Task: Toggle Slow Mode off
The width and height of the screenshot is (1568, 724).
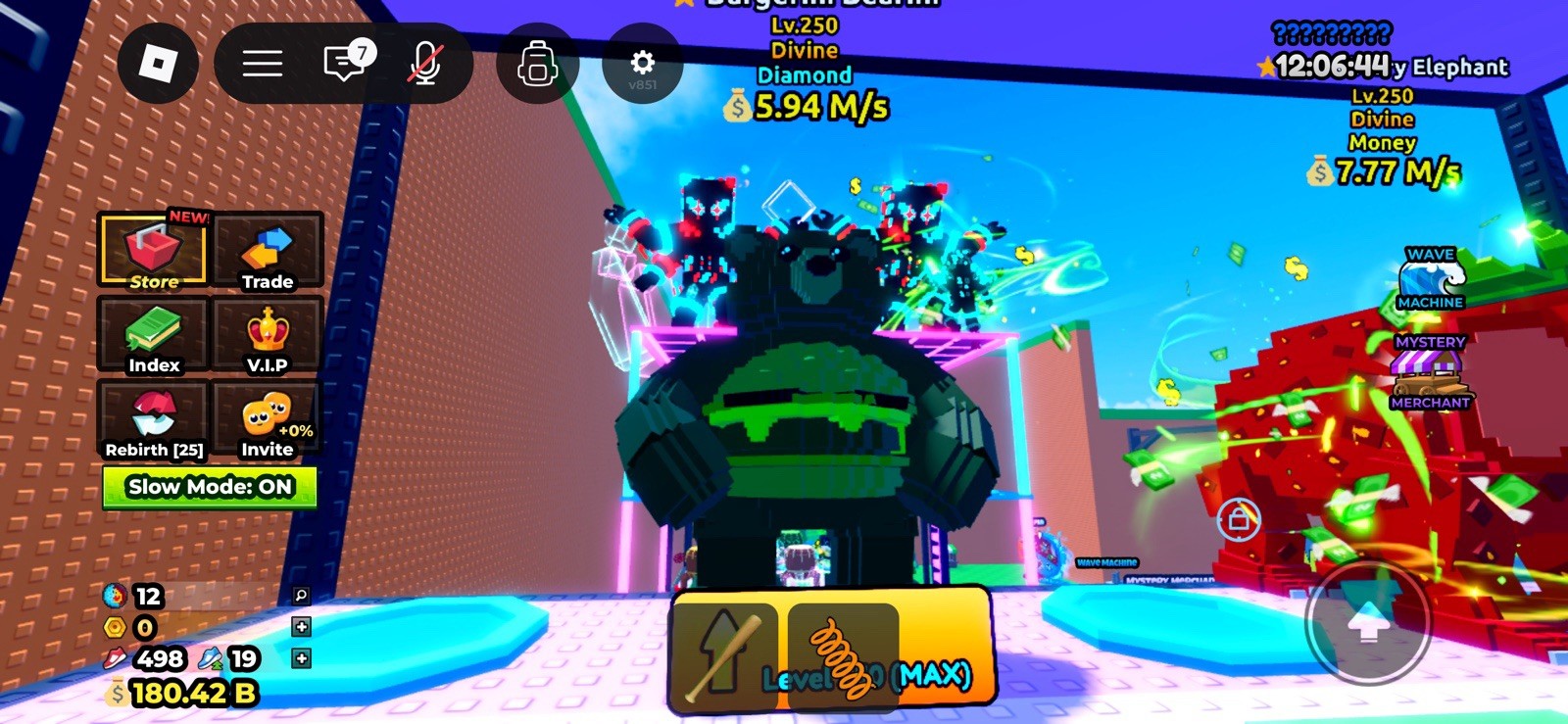Action: 209,487
